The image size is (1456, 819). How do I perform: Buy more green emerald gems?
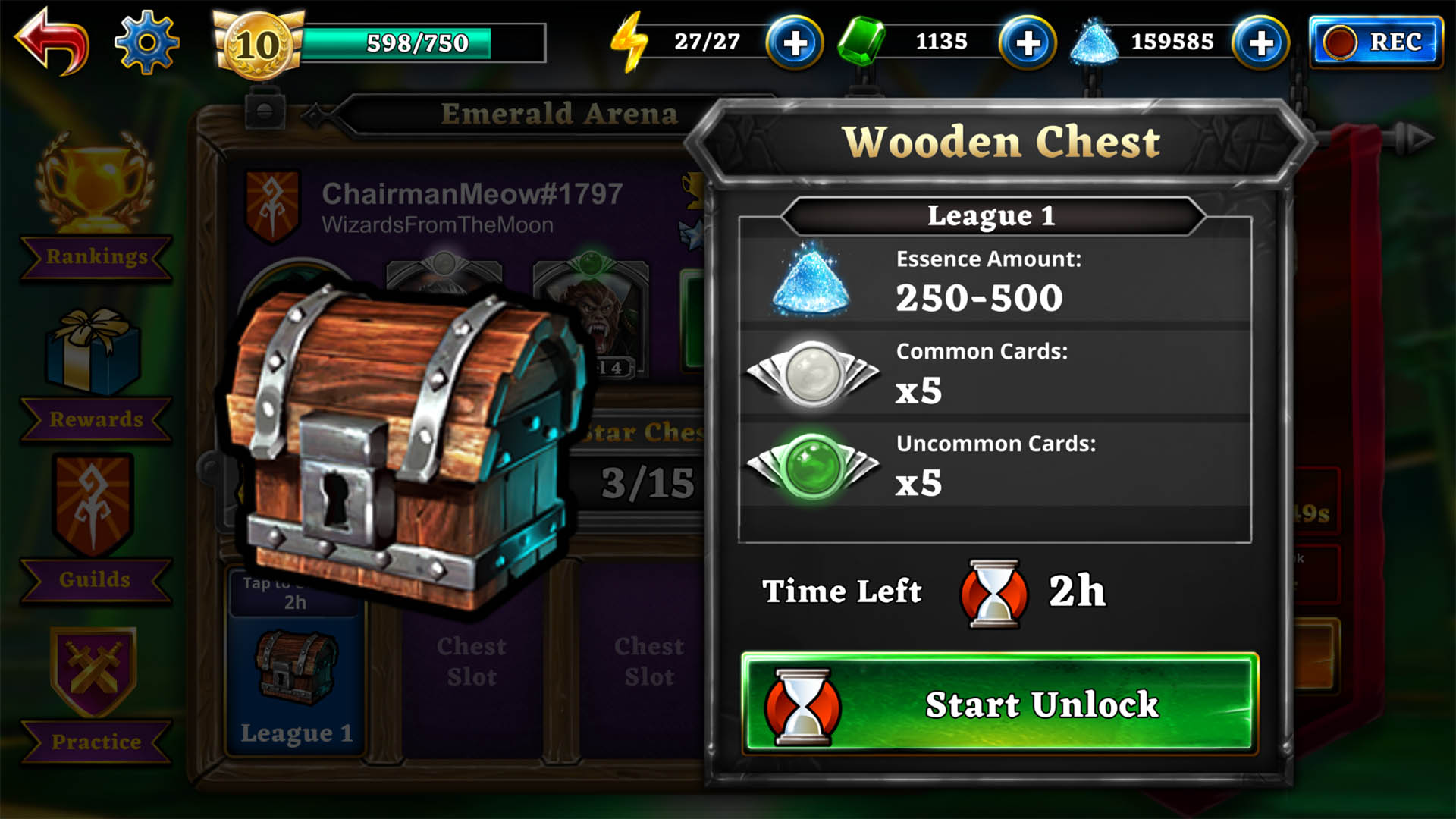(x=1028, y=43)
